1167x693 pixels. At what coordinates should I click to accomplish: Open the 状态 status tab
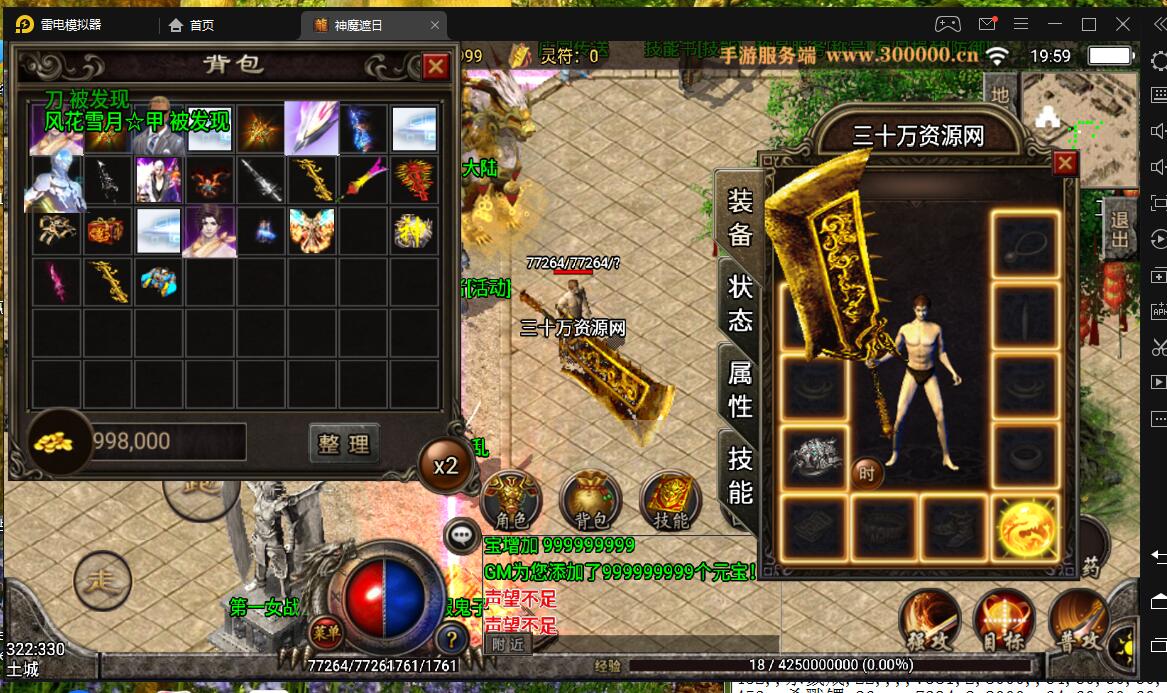click(740, 304)
